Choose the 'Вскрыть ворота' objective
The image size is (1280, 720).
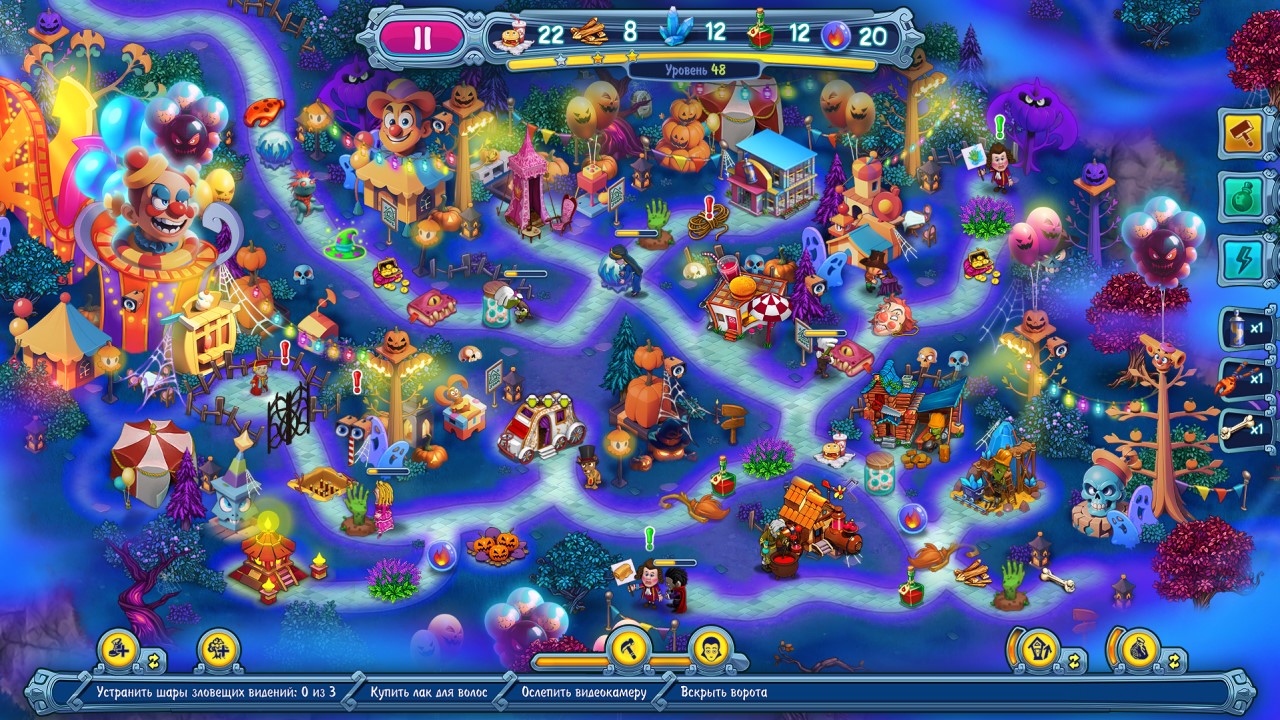(724, 692)
